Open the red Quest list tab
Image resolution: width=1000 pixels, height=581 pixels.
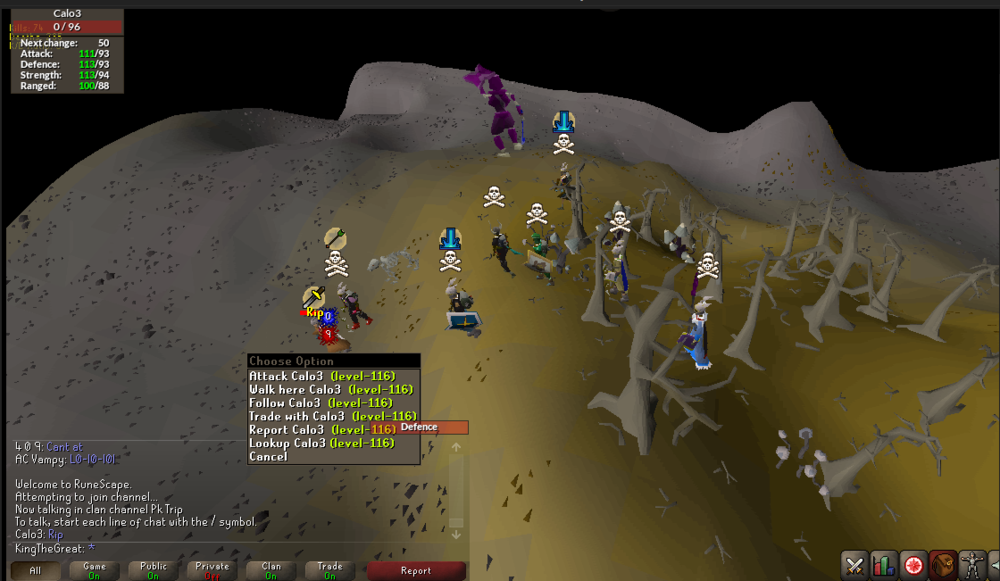[x=913, y=565]
